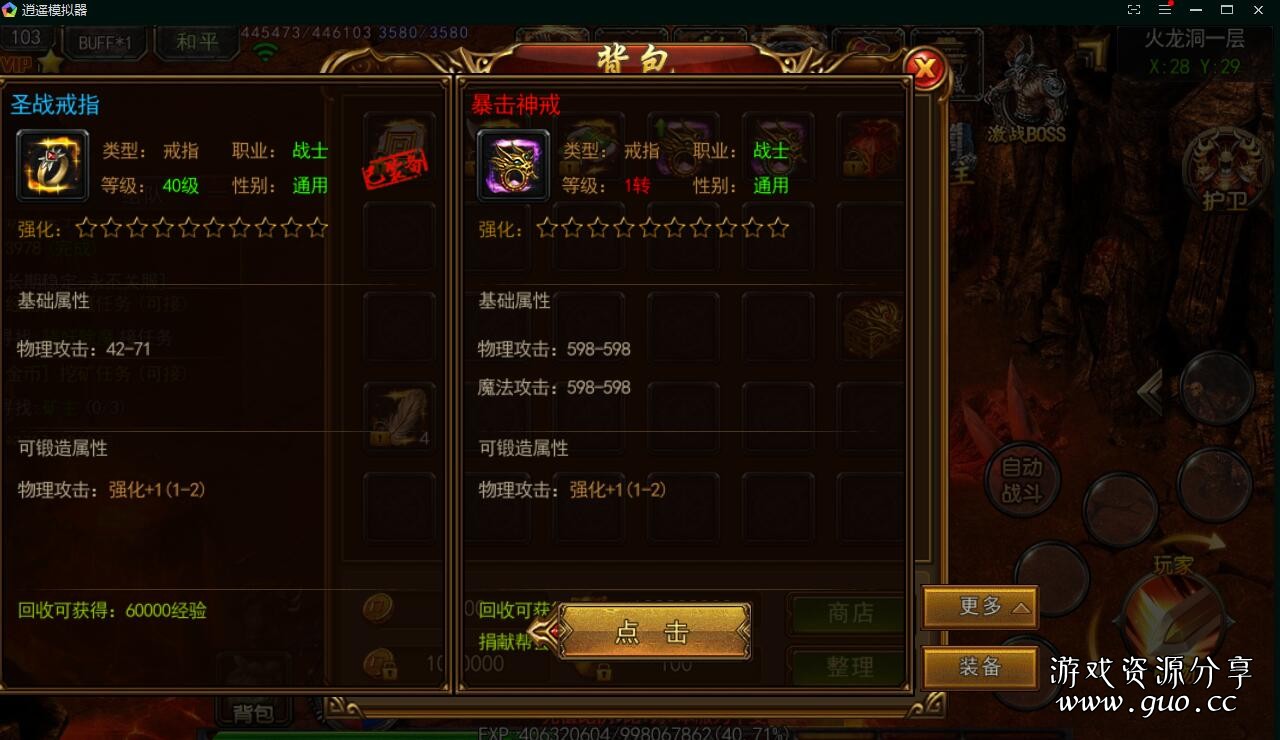The width and height of the screenshot is (1280, 740).
Task: Sort the backpack with 整理
Action: point(850,667)
